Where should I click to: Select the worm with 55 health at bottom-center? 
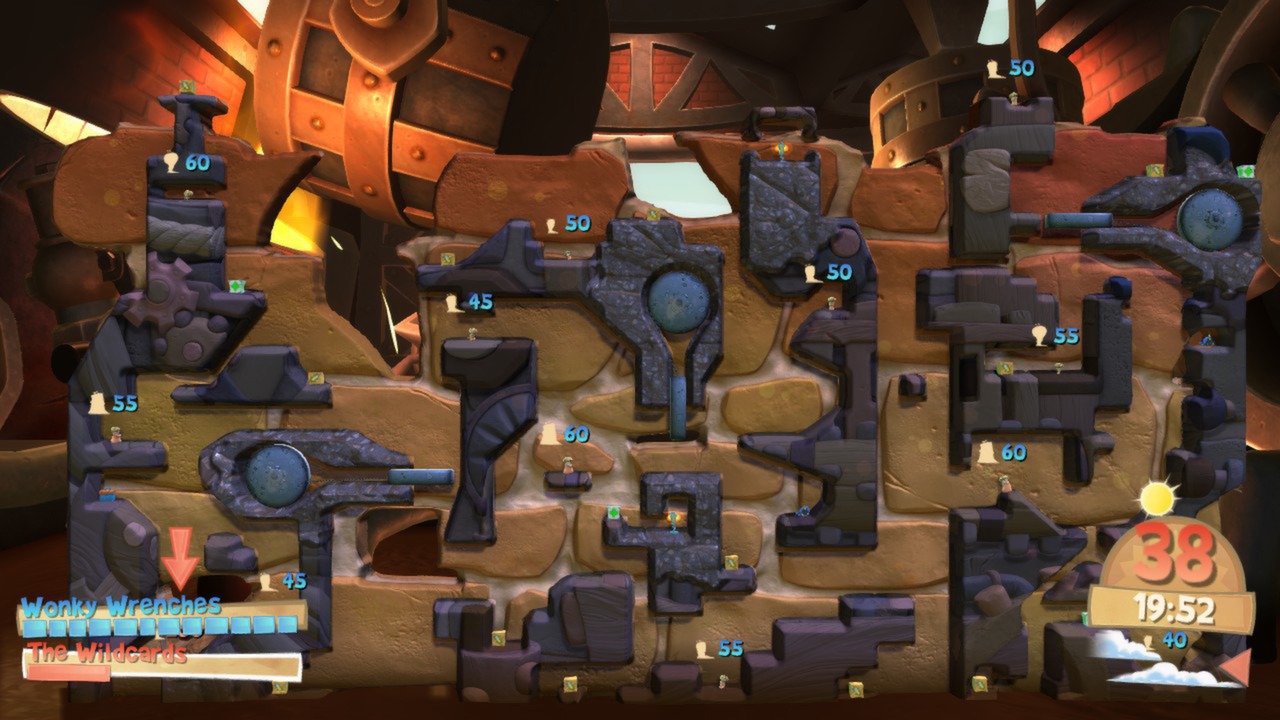[723, 682]
